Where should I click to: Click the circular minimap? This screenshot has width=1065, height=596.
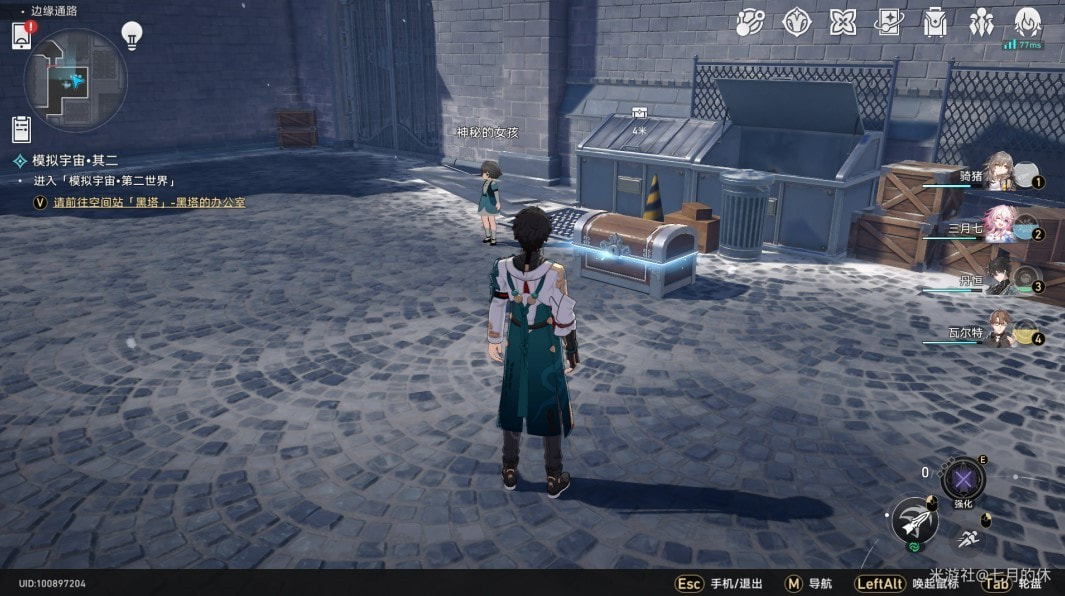(x=76, y=80)
